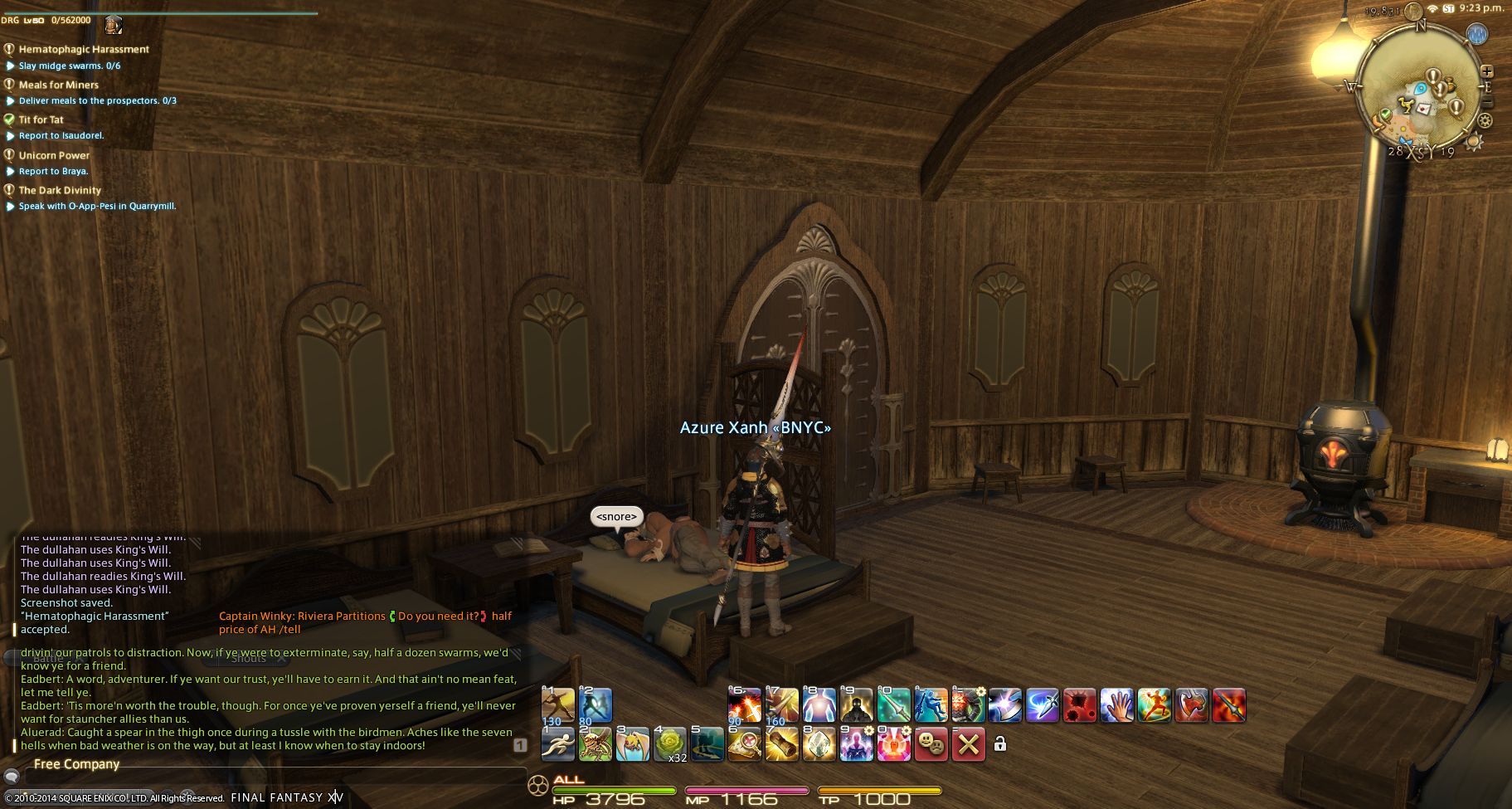1512x809 pixels.
Task: Click the circular minimap
Action: [1422, 87]
